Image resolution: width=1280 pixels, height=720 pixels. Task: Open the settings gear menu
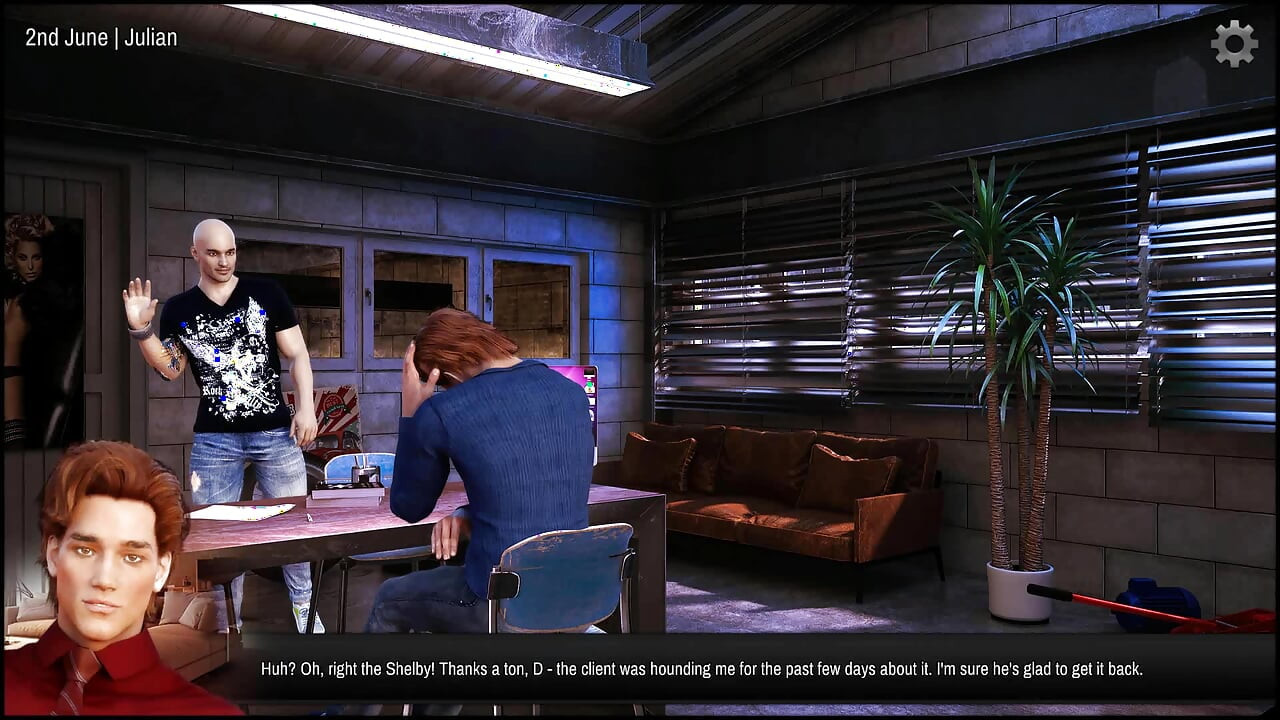click(x=1233, y=43)
